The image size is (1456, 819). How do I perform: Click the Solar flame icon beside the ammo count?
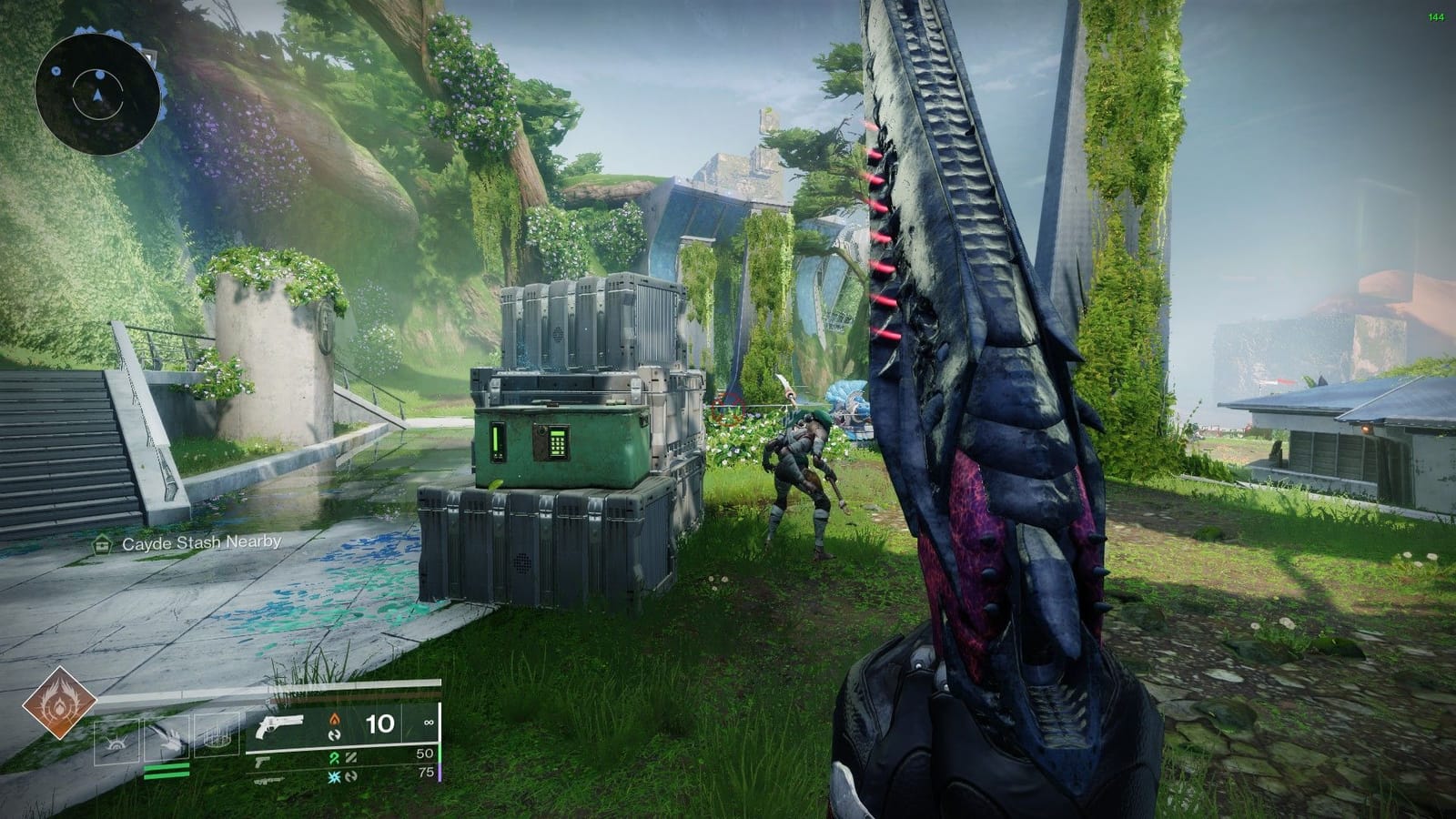coord(335,719)
